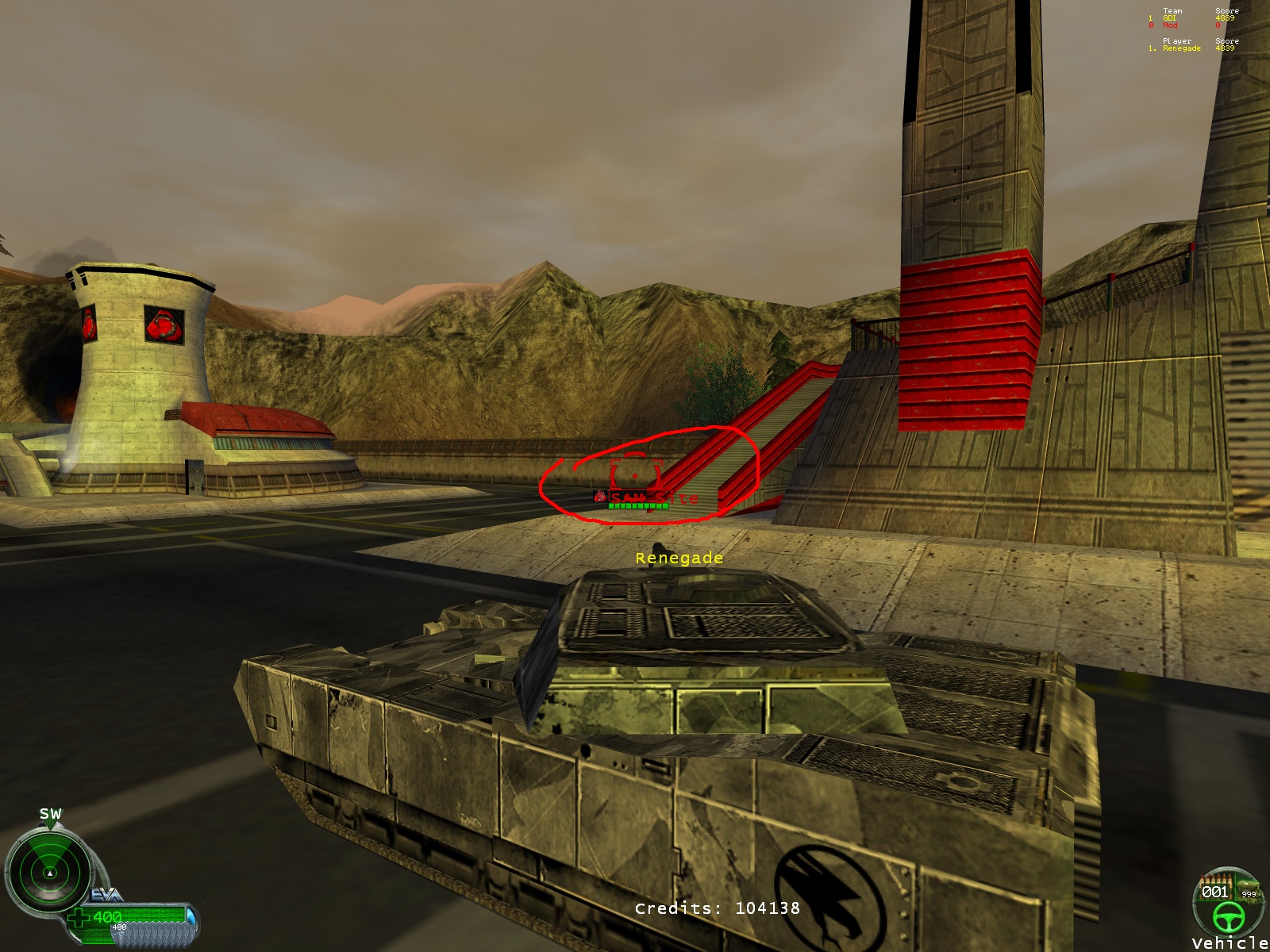This screenshot has height=952, width=1270.
Task: Target the red SAM Site reticle marker
Action: tap(635, 474)
